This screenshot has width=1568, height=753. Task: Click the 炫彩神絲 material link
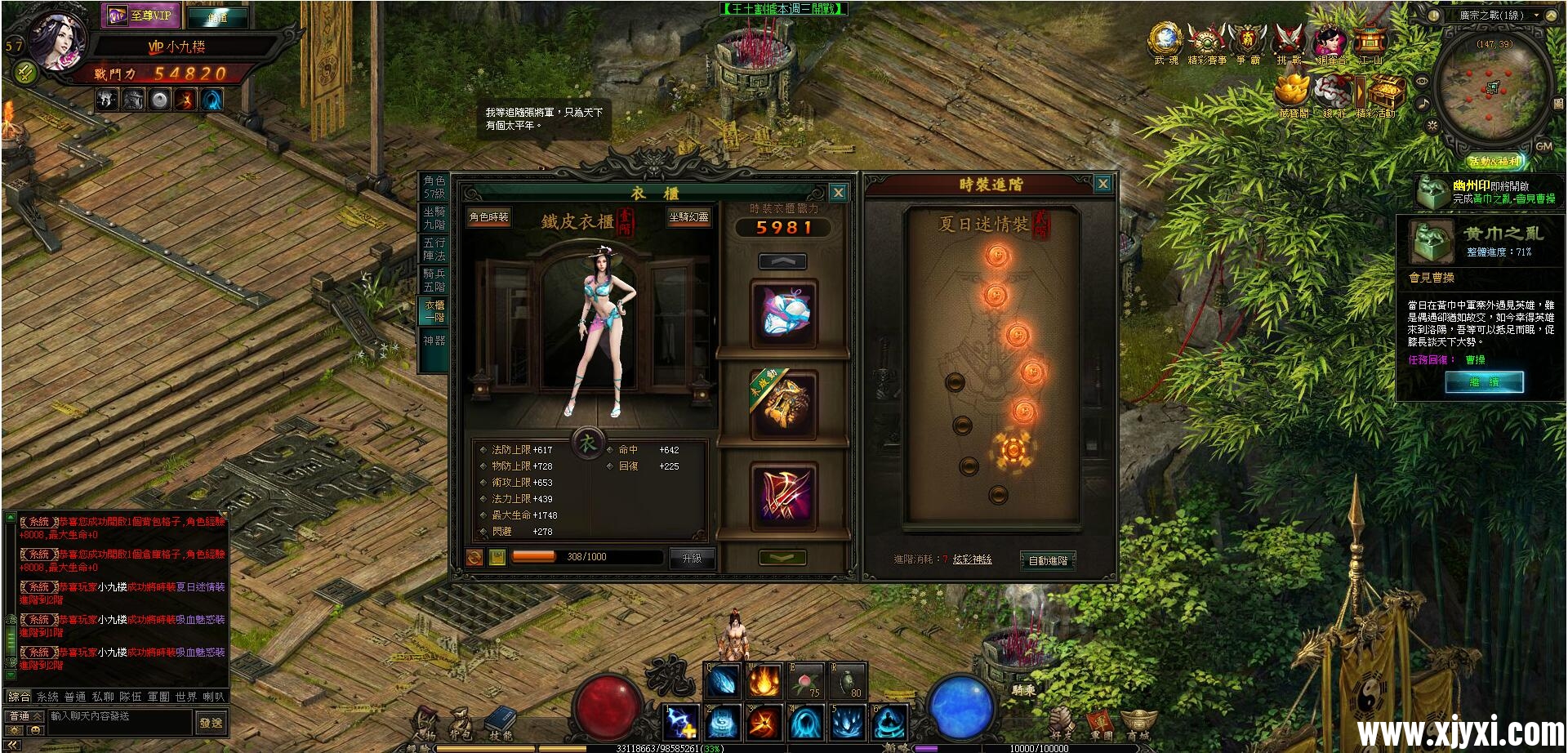click(972, 559)
